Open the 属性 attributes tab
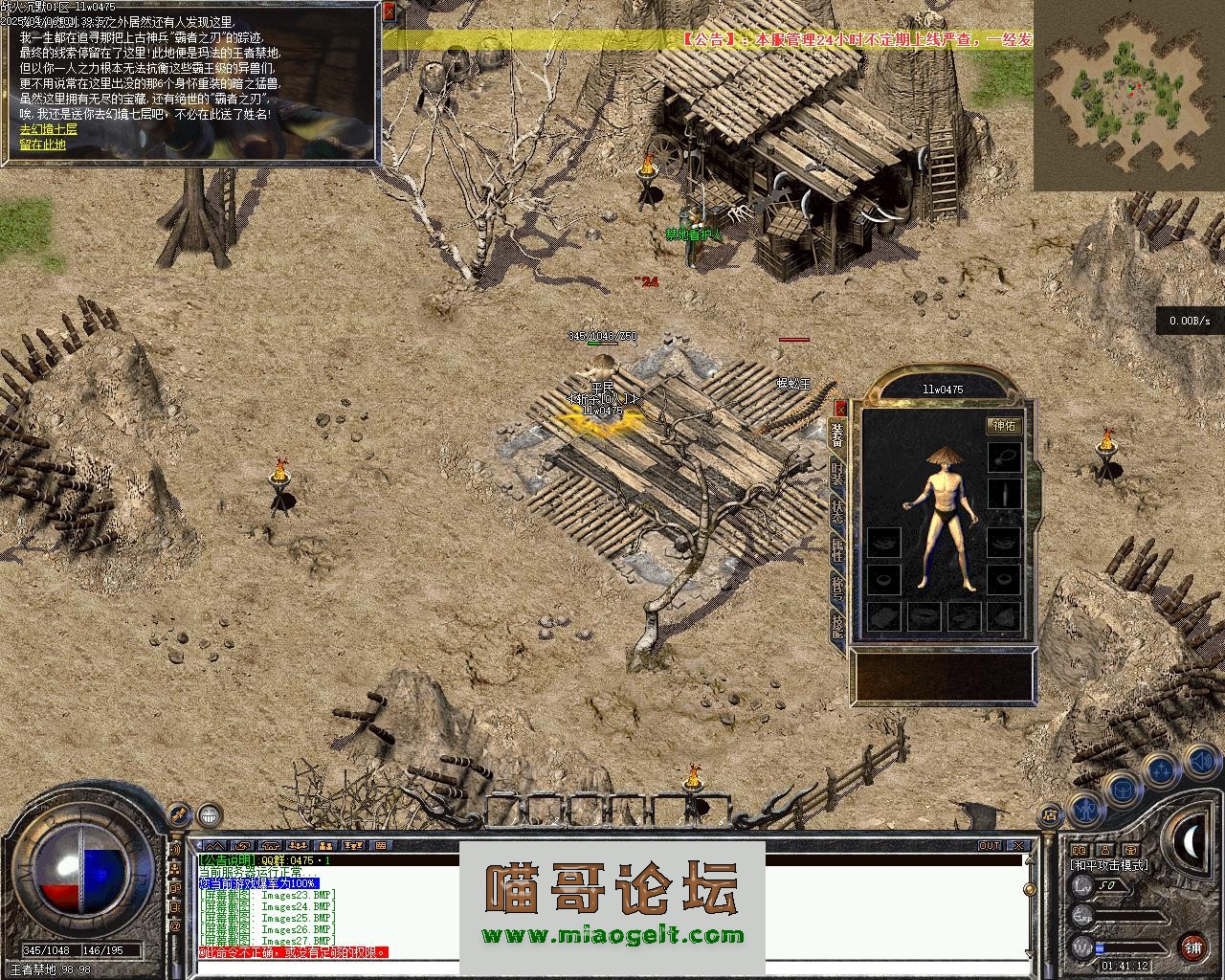The image size is (1225, 980). coord(837,549)
